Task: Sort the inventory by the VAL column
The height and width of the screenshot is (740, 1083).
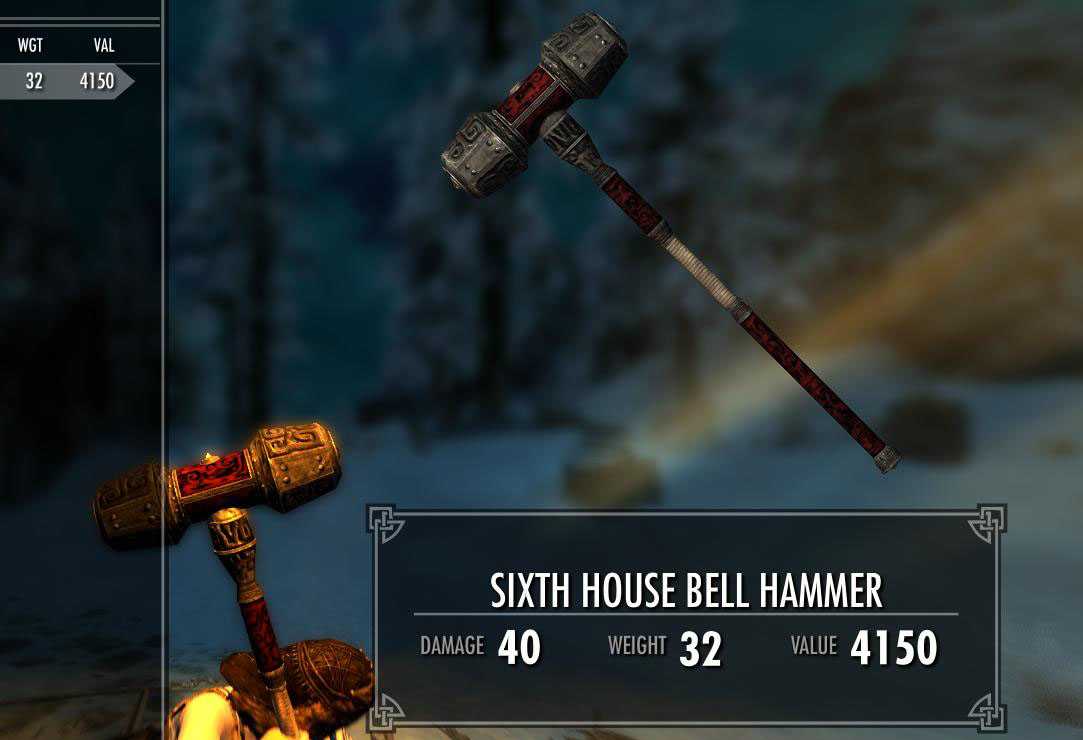Action: [97, 45]
